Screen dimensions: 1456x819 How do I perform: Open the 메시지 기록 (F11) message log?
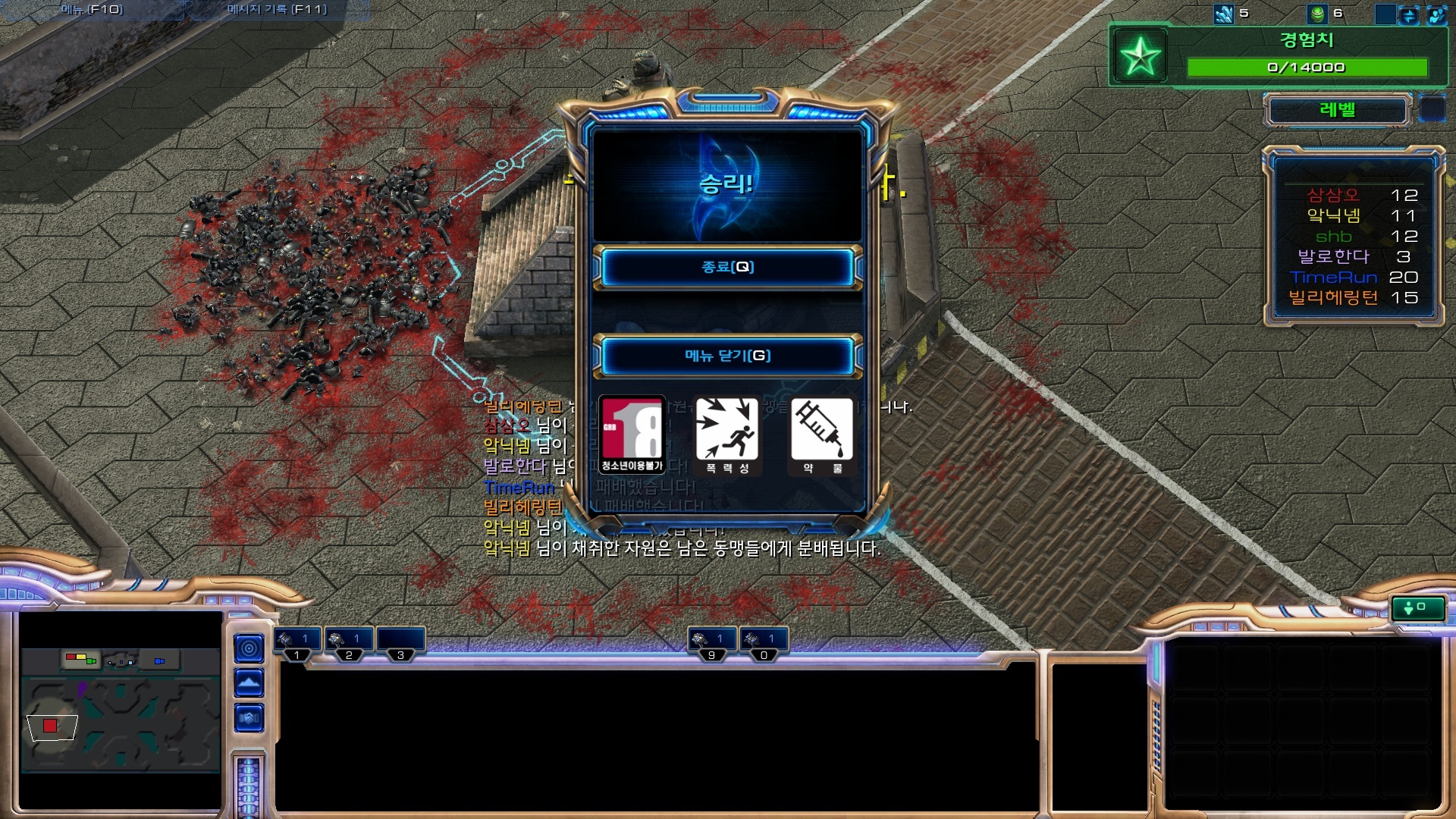pyautogui.click(x=277, y=10)
